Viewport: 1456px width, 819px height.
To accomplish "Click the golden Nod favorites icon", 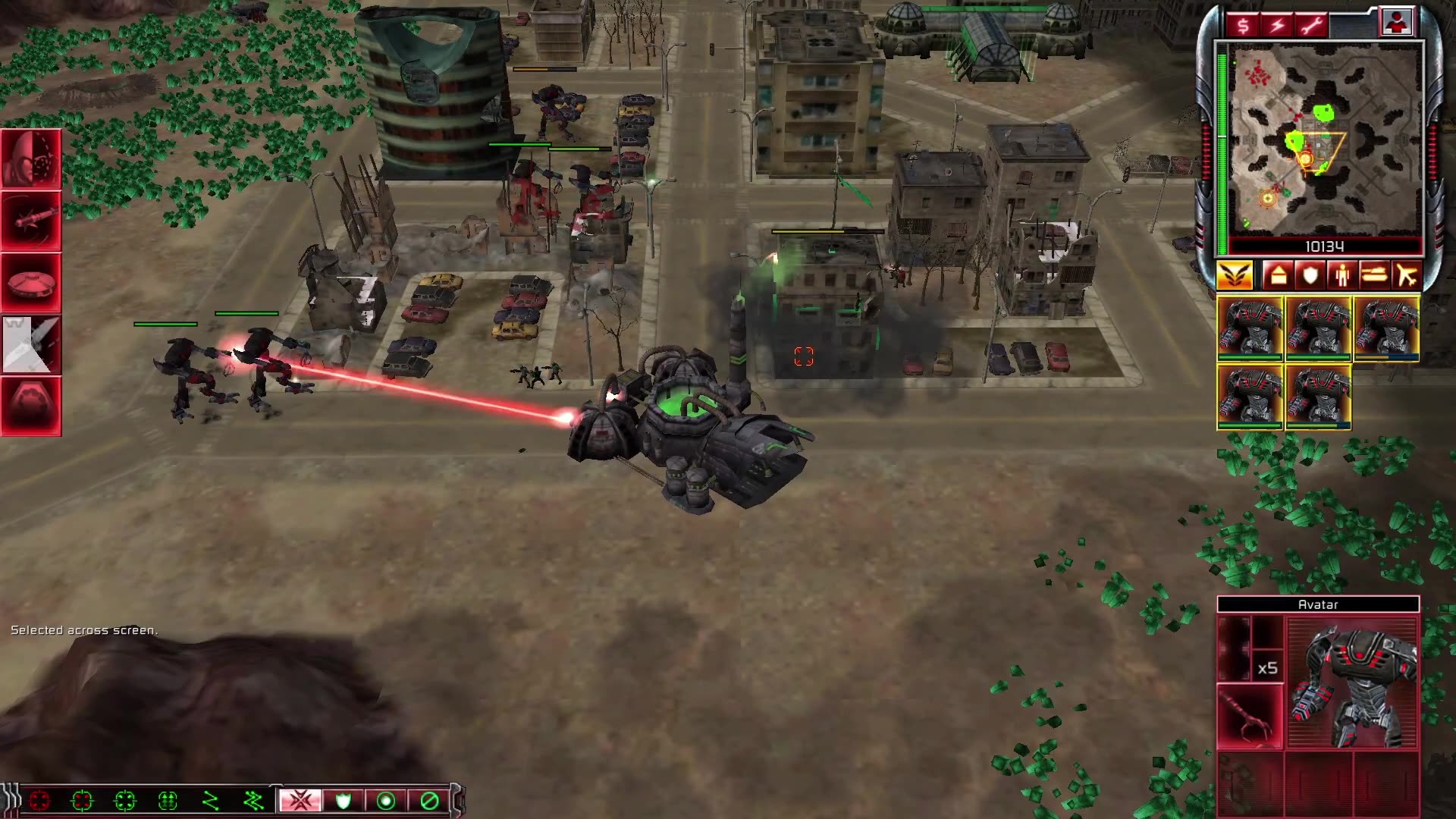I will tap(1235, 275).
